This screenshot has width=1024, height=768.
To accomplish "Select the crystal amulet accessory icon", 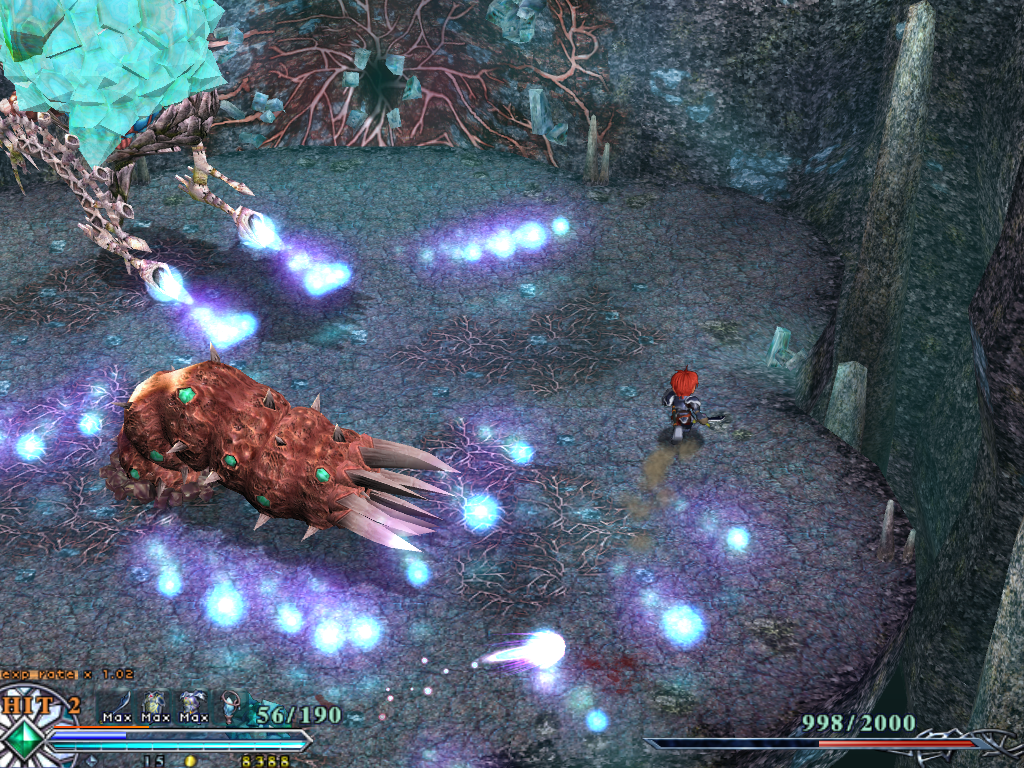I will coord(231,705).
